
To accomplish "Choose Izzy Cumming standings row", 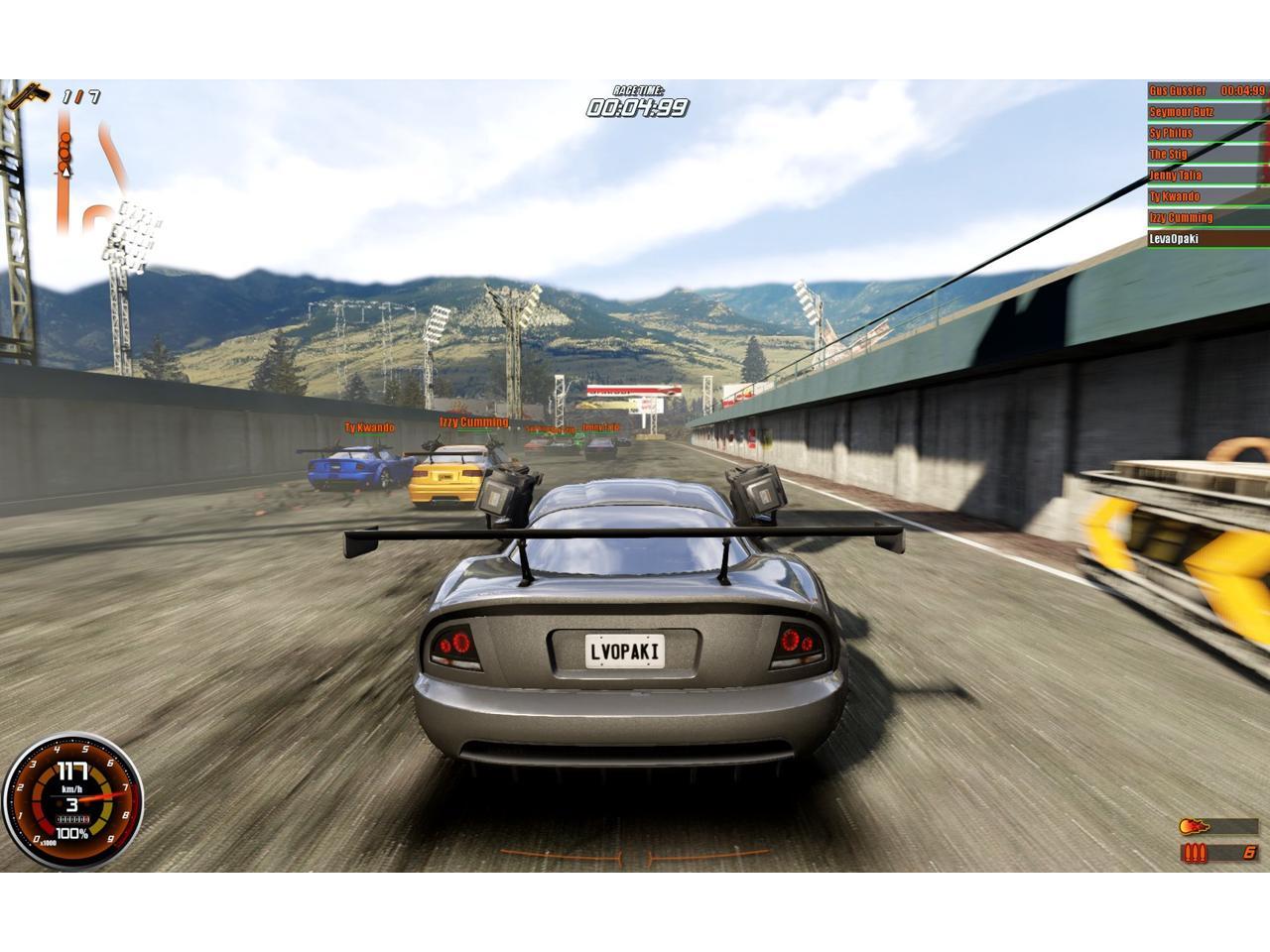I will 1206,217.
